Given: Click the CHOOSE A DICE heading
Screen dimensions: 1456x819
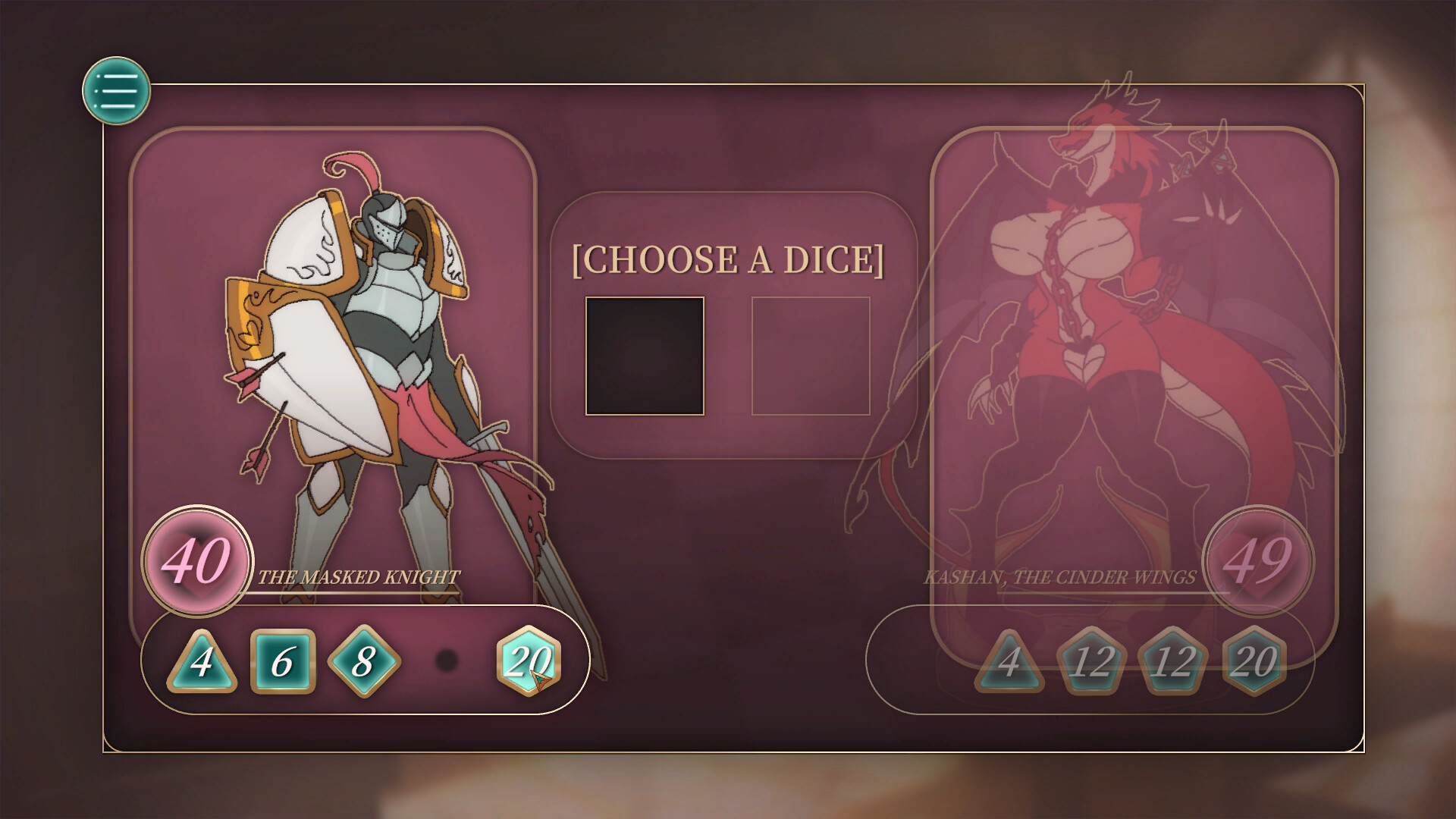Looking at the screenshot, I should point(730,259).
